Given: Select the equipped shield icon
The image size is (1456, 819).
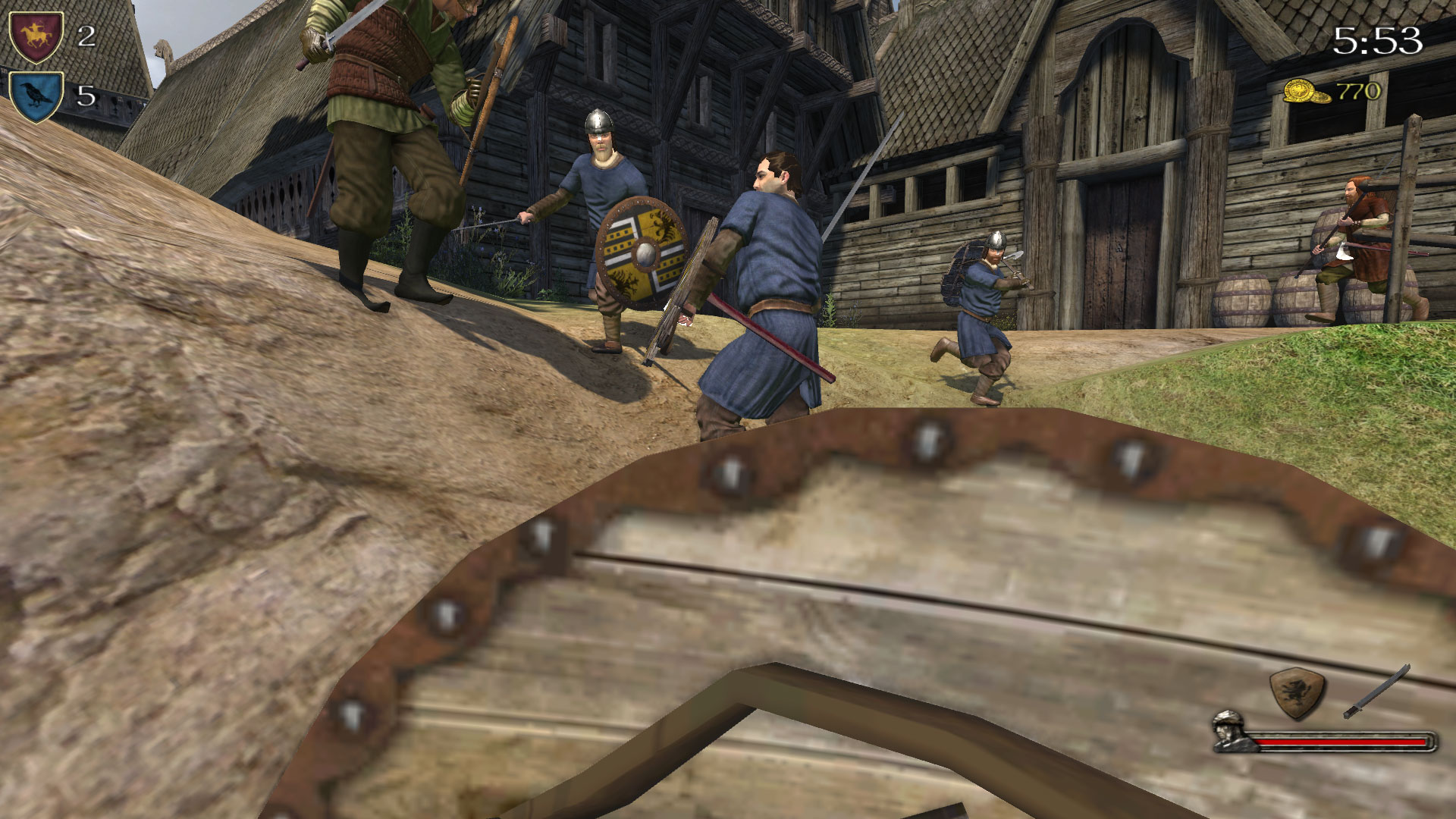Looking at the screenshot, I should coord(1297,692).
